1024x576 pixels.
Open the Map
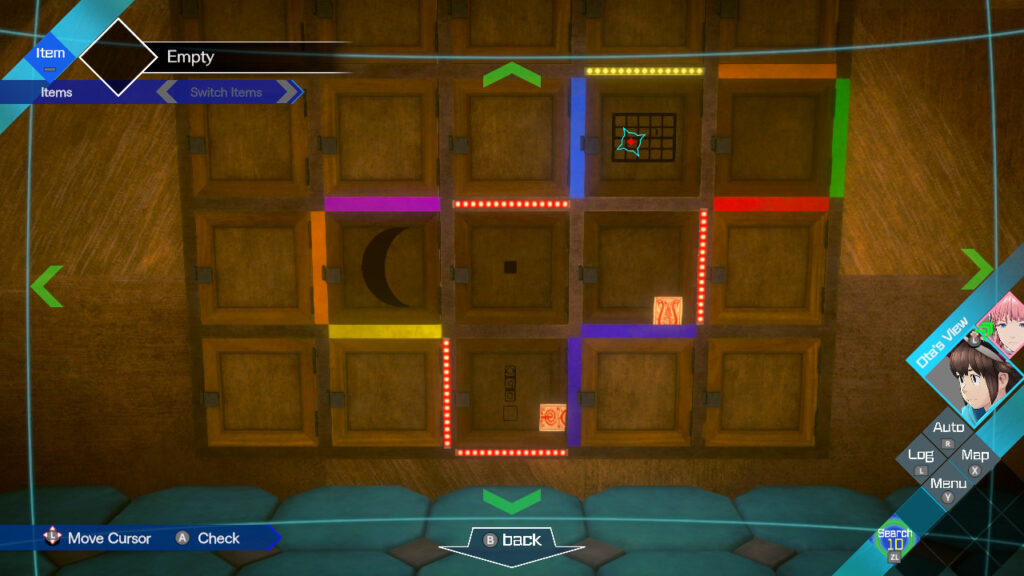[975, 455]
